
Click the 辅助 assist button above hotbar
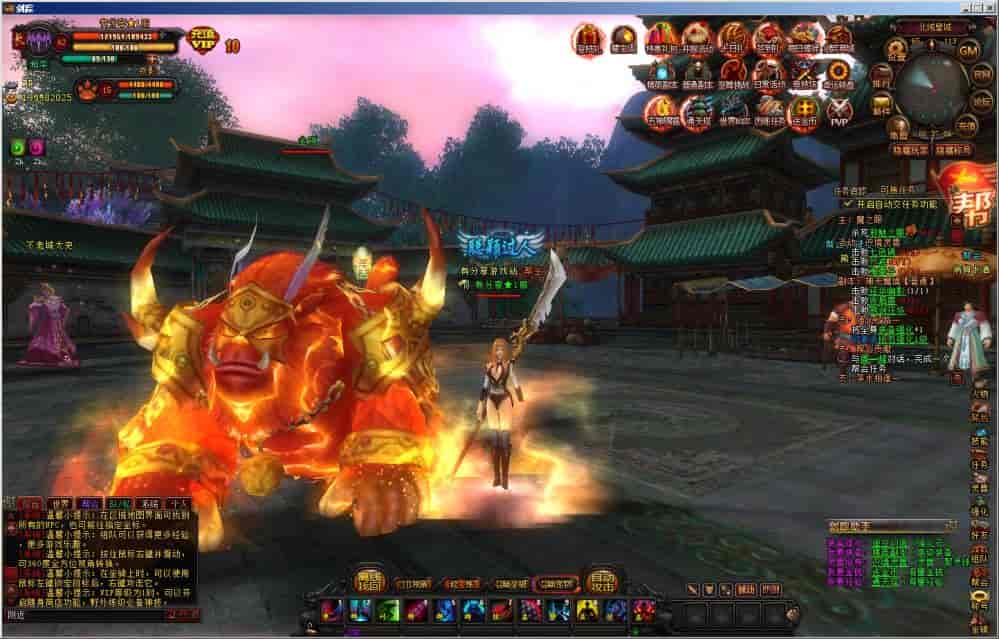(x=745, y=590)
